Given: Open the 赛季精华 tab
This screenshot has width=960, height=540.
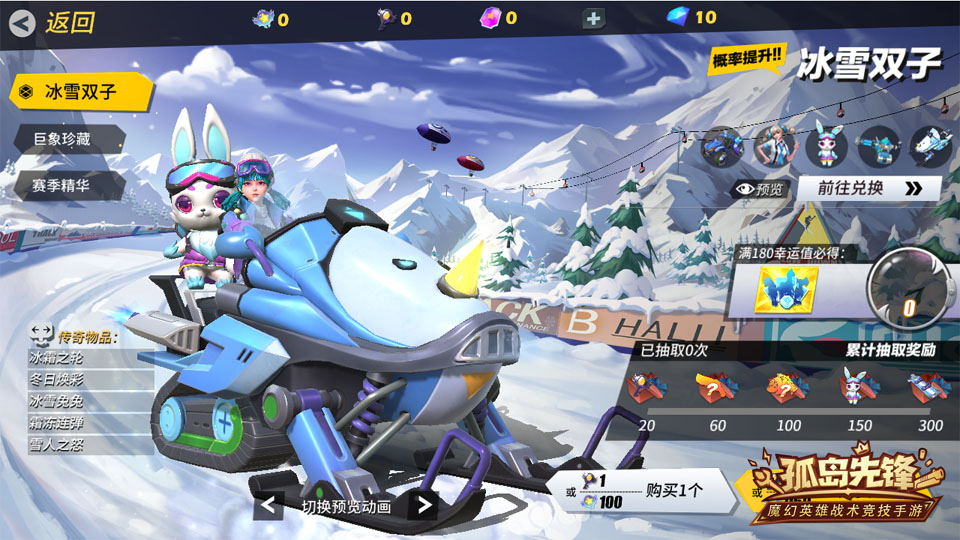Looking at the screenshot, I should coord(66,185).
